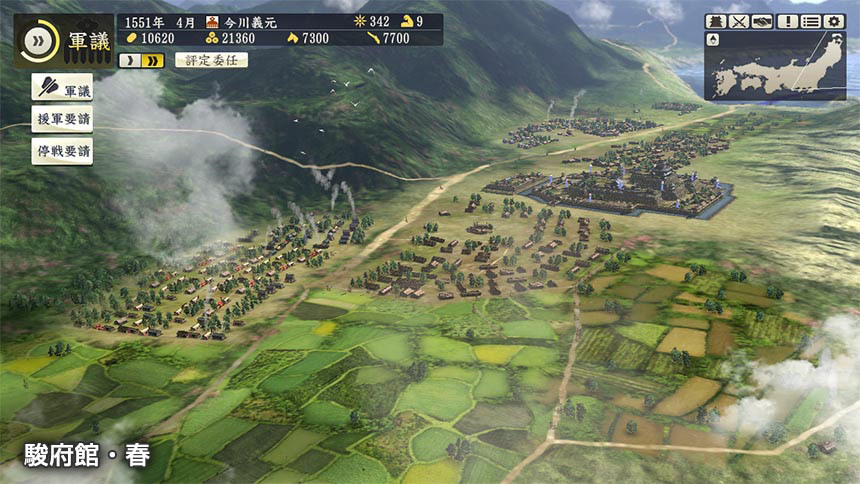The width and height of the screenshot is (860, 484).
Task: Click the circular advance-time button
Action: point(39,40)
